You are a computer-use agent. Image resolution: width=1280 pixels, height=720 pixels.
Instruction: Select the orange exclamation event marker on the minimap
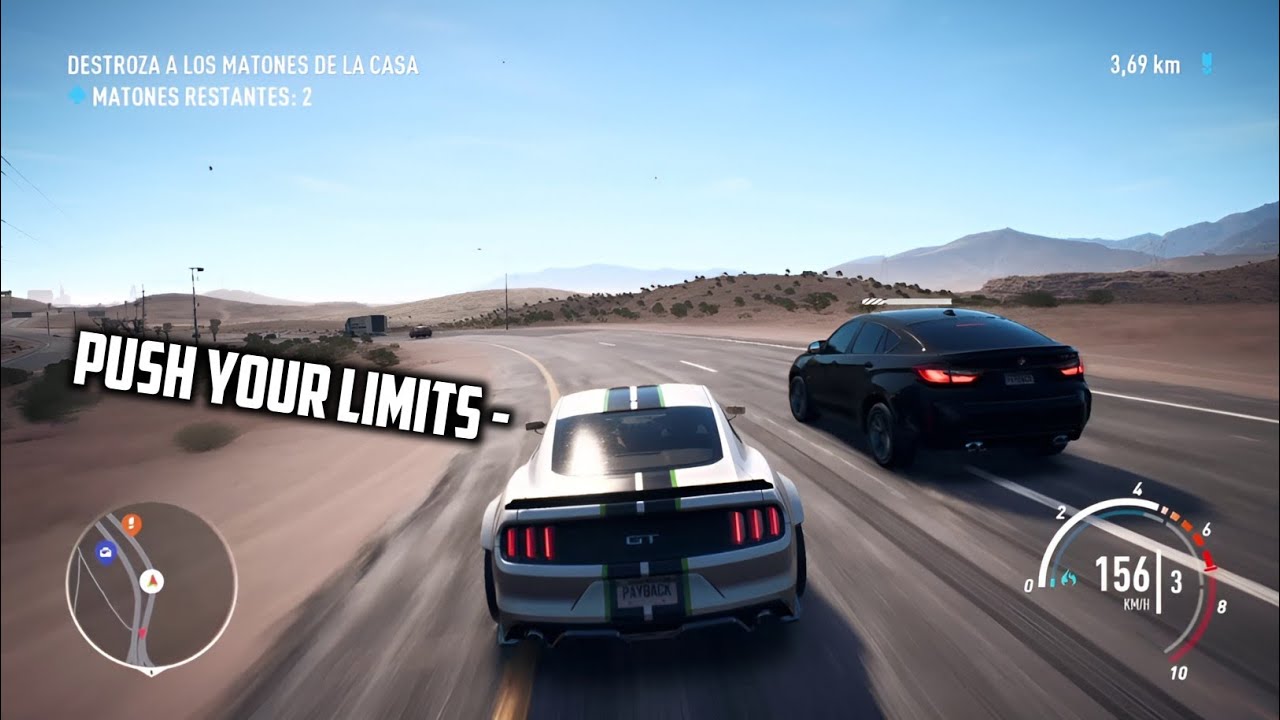(131, 523)
